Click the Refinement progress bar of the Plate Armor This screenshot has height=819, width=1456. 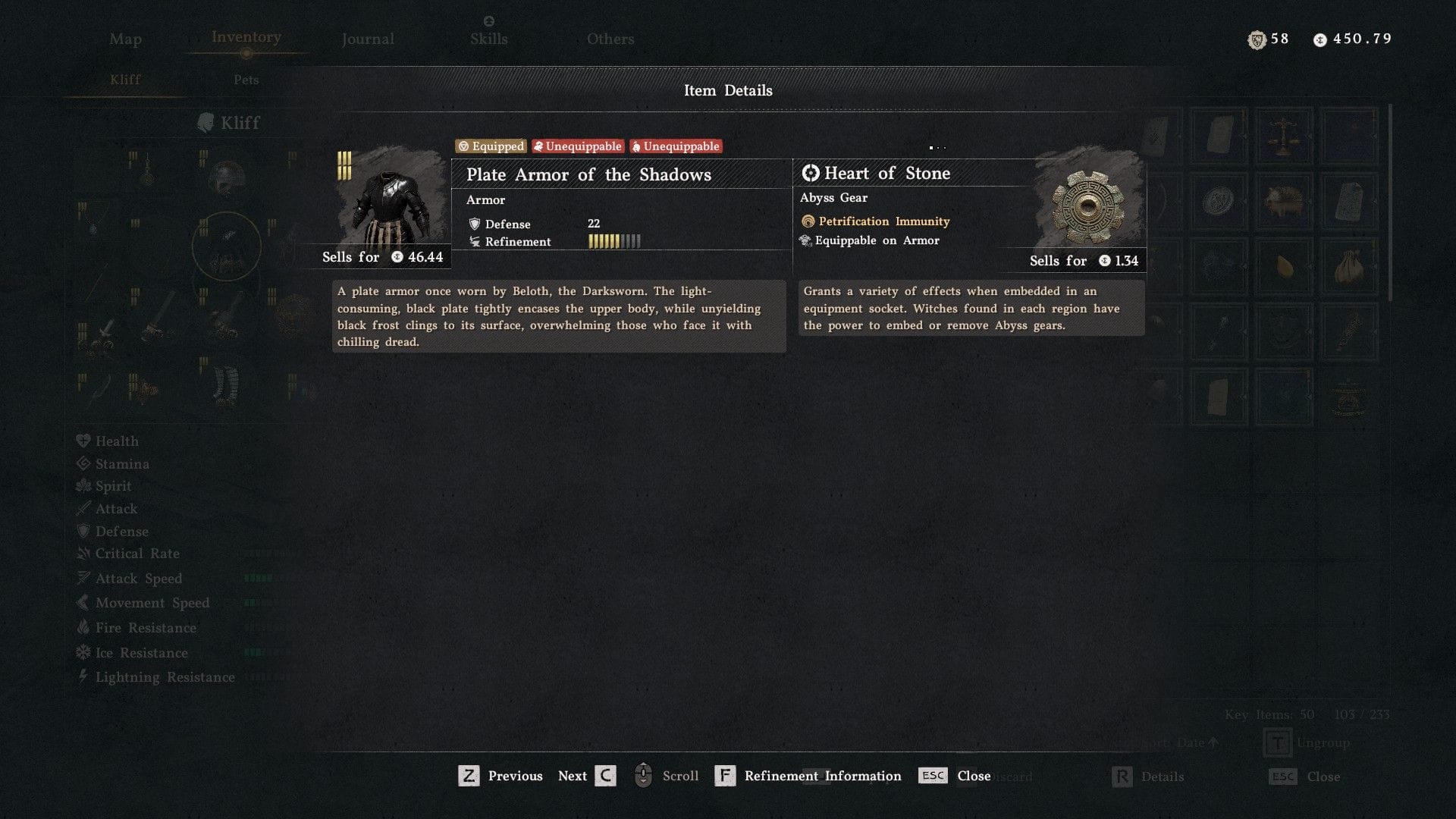(x=614, y=241)
